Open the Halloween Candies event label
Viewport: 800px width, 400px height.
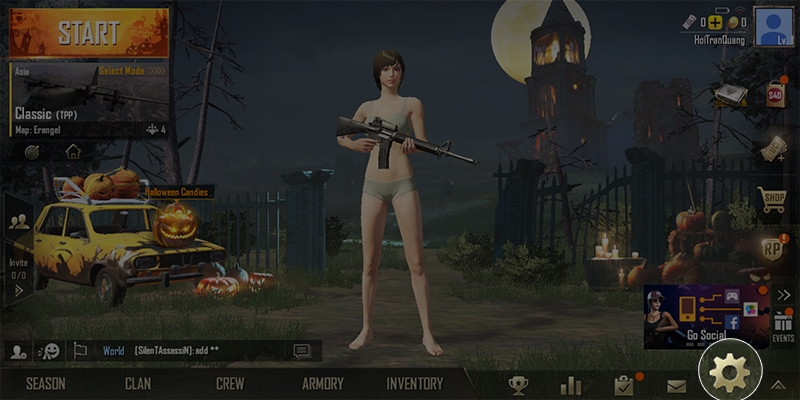(180, 192)
